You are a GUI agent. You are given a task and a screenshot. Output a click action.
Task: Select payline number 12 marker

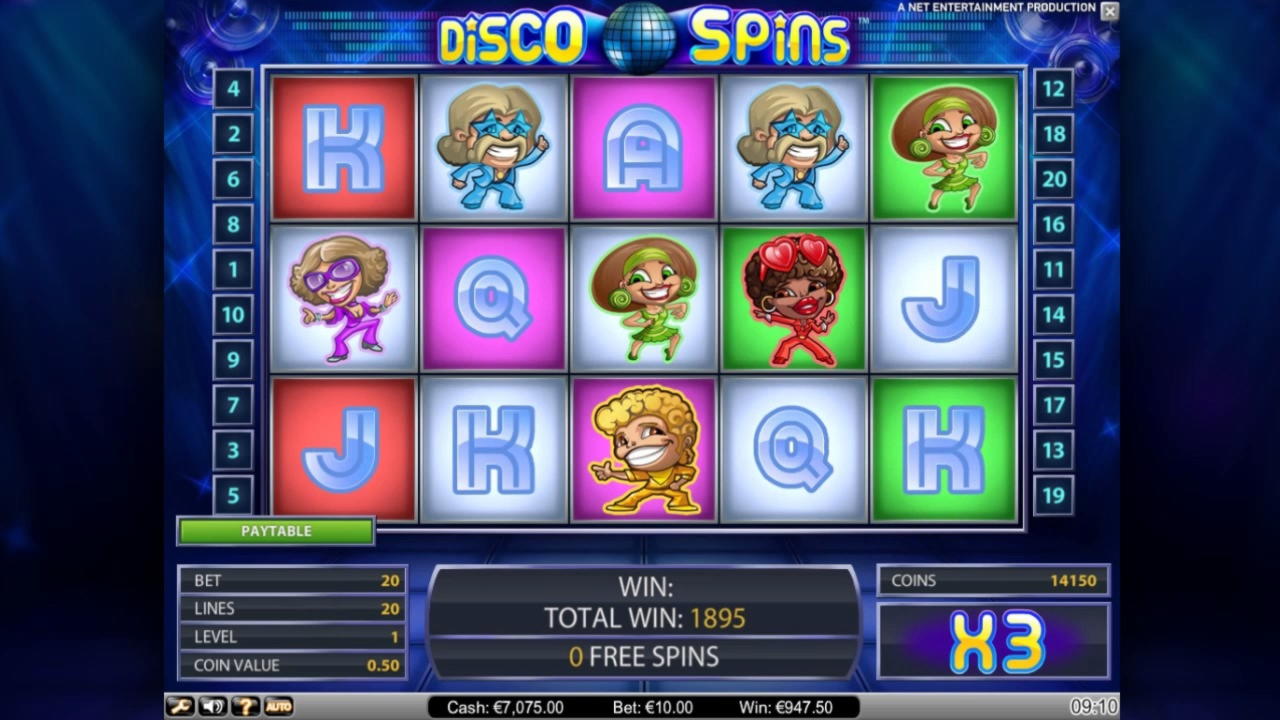pyautogui.click(x=1053, y=89)
